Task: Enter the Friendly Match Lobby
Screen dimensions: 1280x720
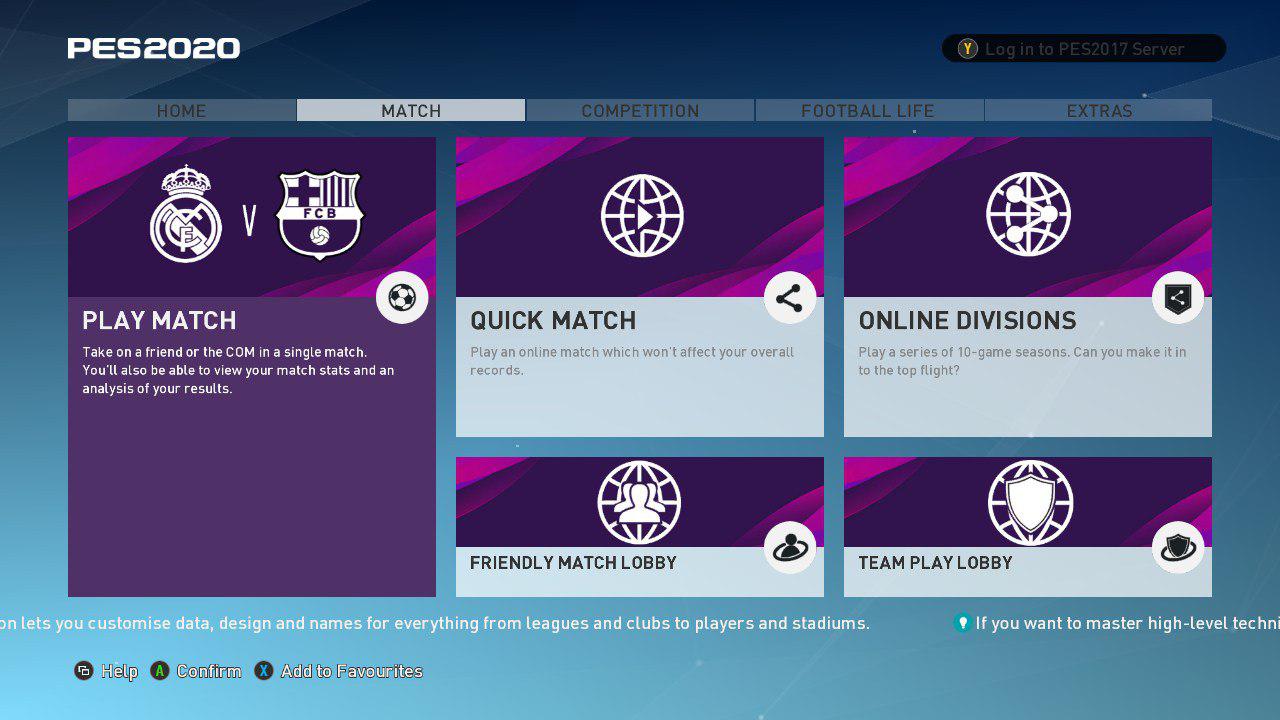Action: pyautogui.click(x=639, y=527)
